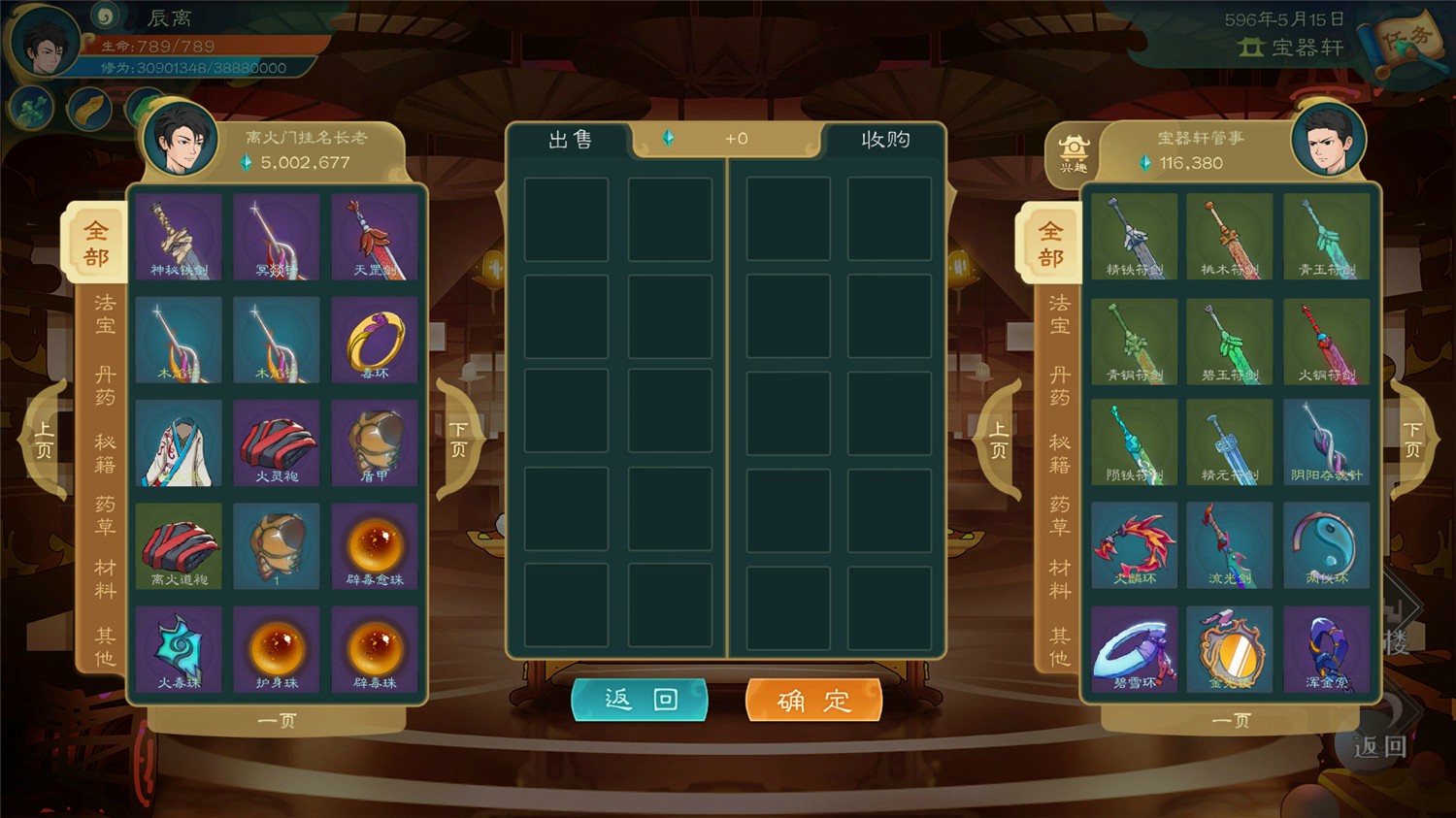This screenshot has width=1456, height=818.
Task: Select the 神秘铁剑 sword in player inventory
Action: [179, 237]
